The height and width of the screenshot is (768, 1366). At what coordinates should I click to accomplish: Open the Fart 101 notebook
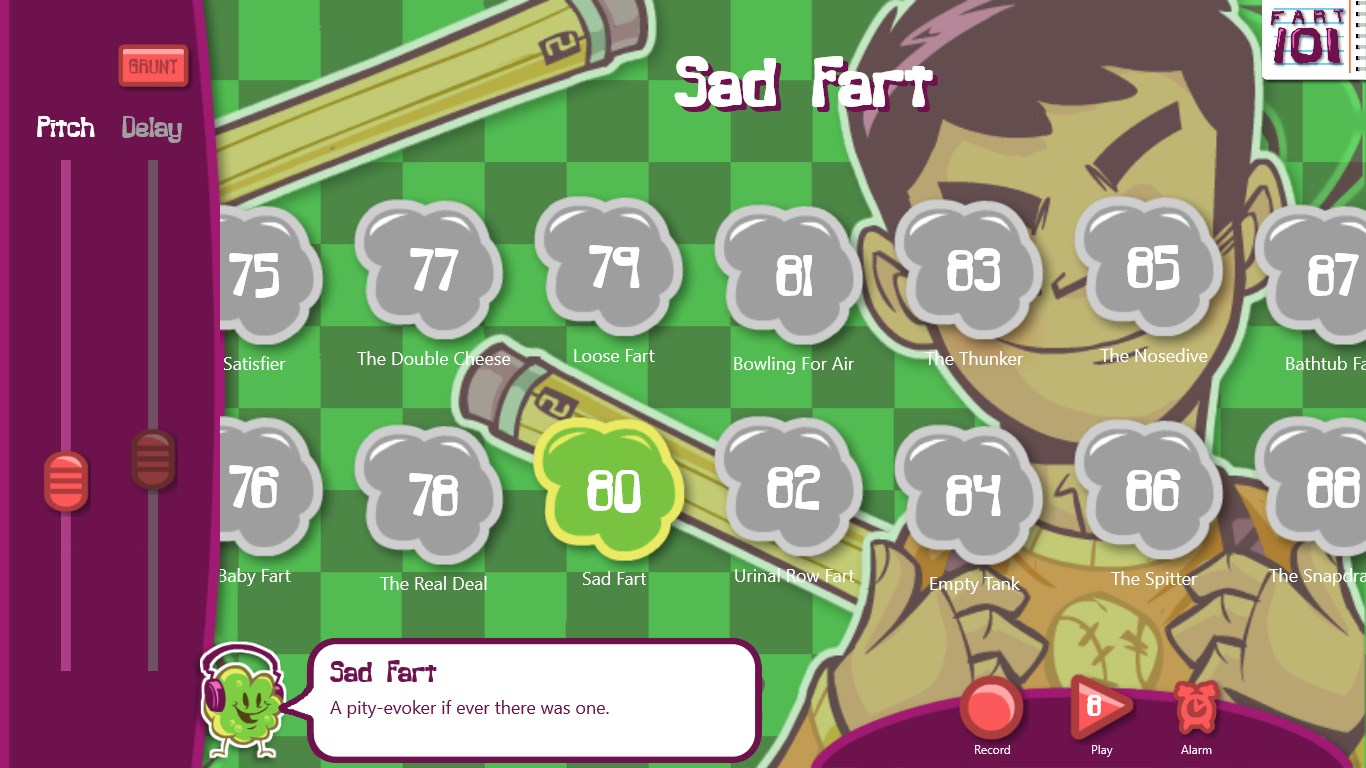[x=1308, y=40]
